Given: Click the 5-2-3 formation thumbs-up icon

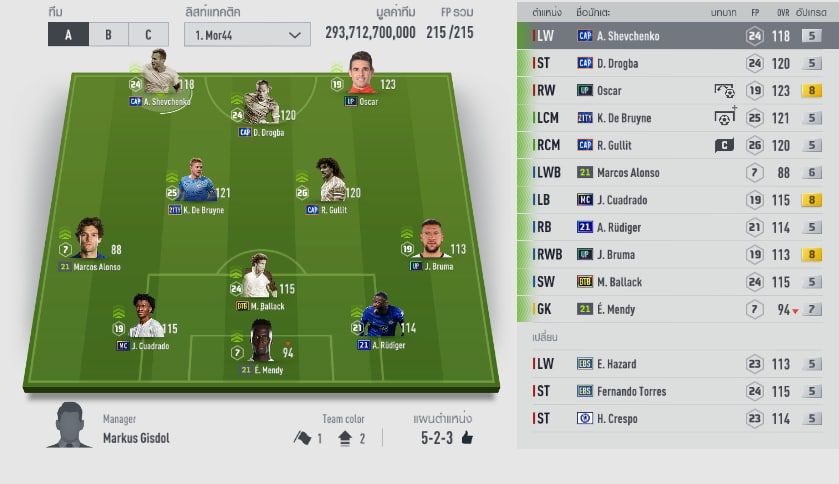Looking at the screenshot, I should 466,438.
